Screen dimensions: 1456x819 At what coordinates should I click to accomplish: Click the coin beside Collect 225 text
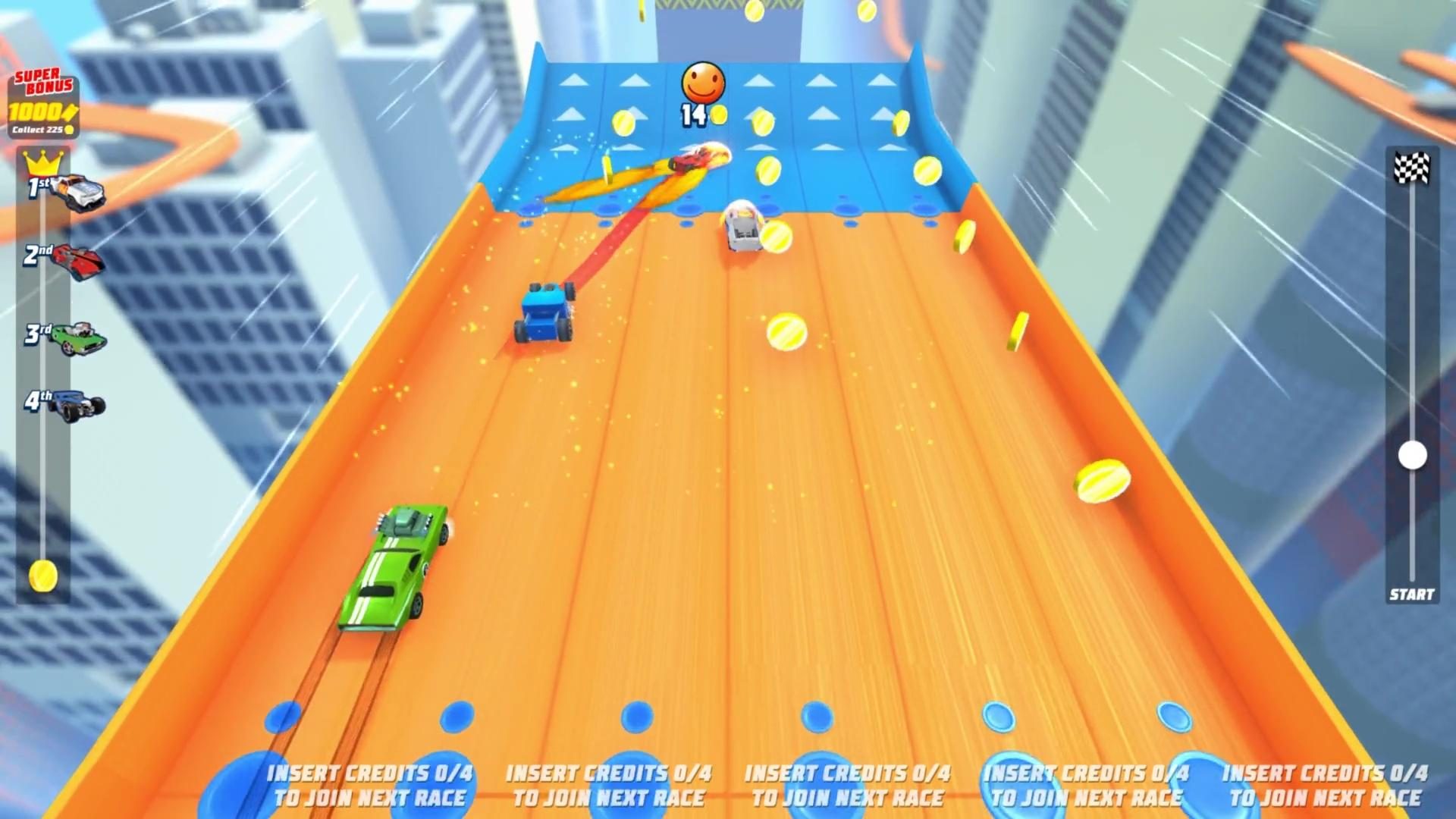[68, 130]
